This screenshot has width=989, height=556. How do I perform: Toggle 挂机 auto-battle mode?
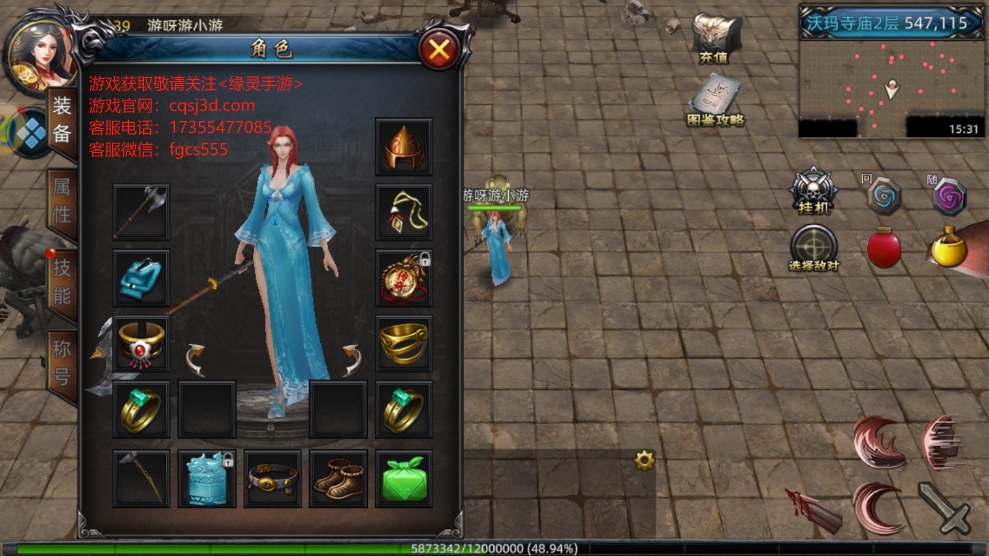pyautogui.click(x=814, y=190)
